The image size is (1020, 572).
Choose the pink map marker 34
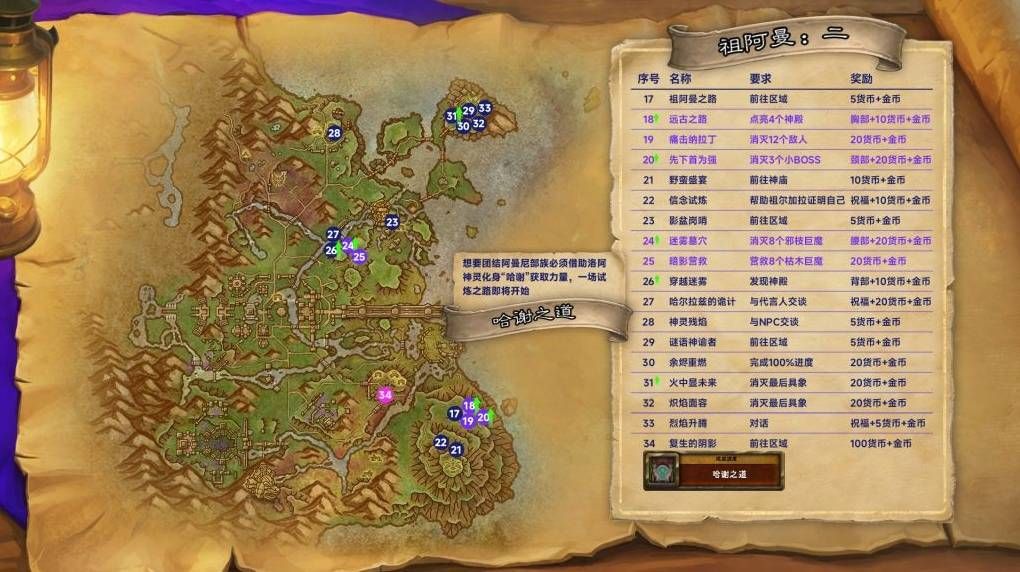[x=385, y=394]
